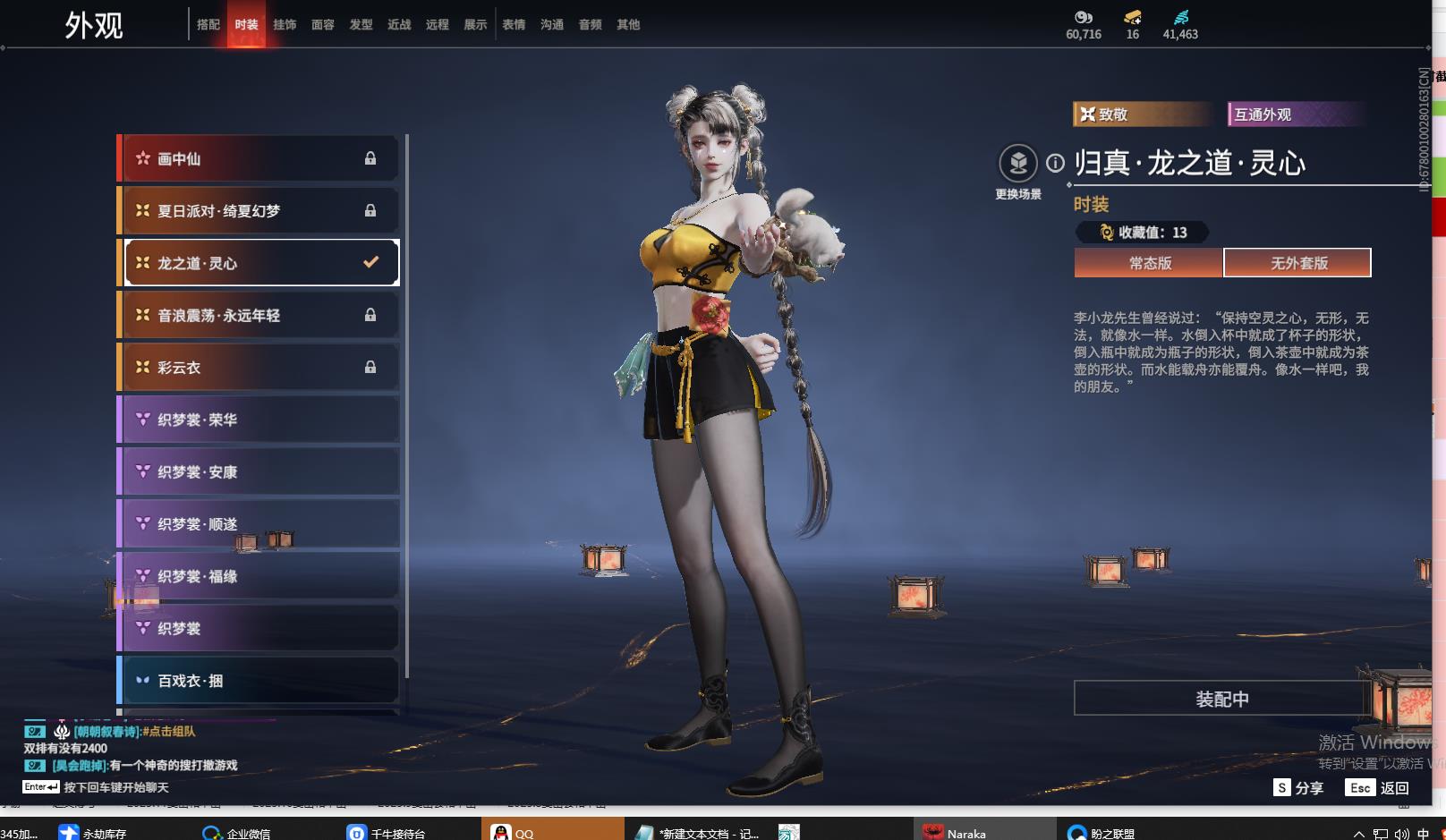Click 返回 to go back
The height and width of the screenshot is (840, 1446).
pos(1380,788)
